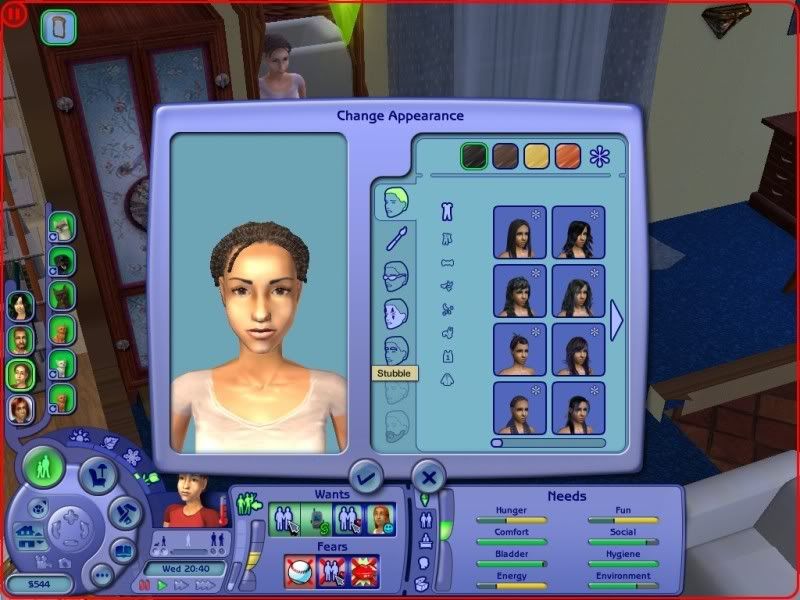Accept changes with the checkmark button
Image resolution: width=800 pixels, height=600 pixels.
click(x=366, y=477)
